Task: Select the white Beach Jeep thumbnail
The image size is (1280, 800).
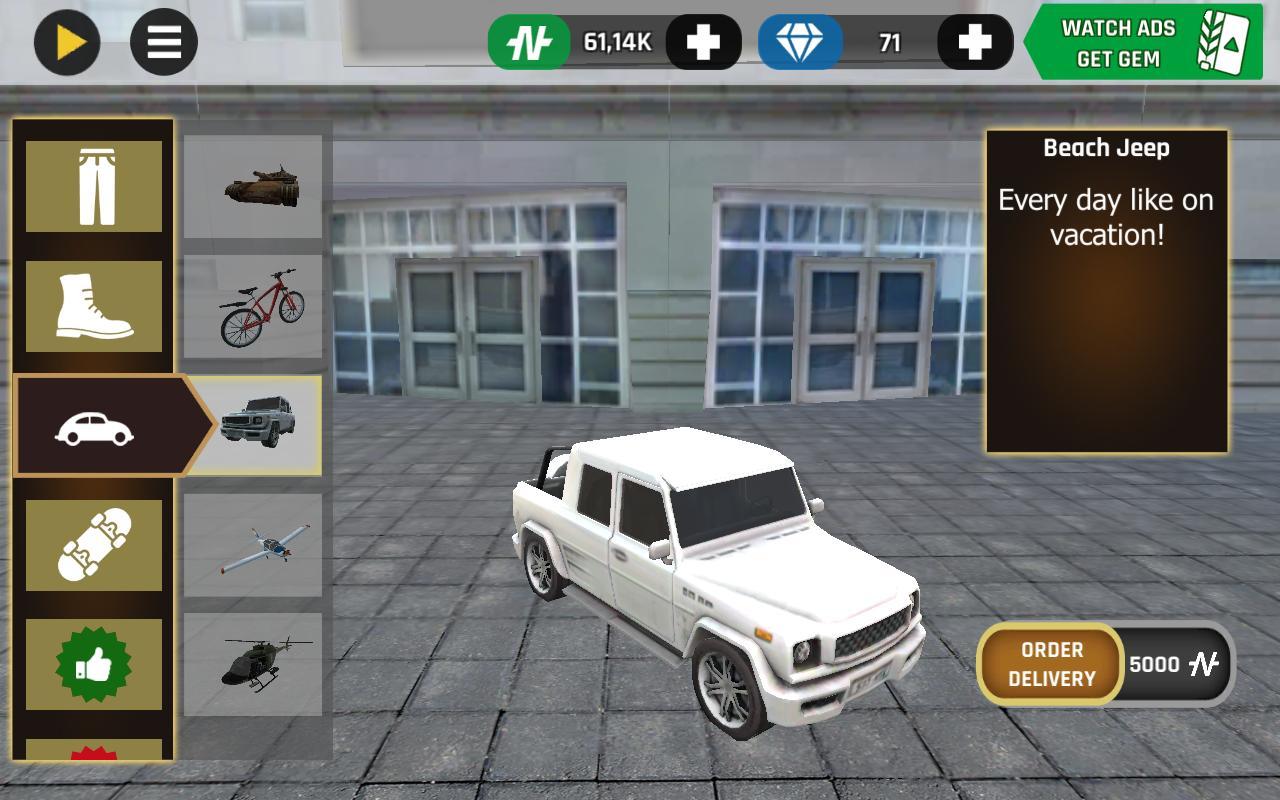Action: tap(255, 425)
